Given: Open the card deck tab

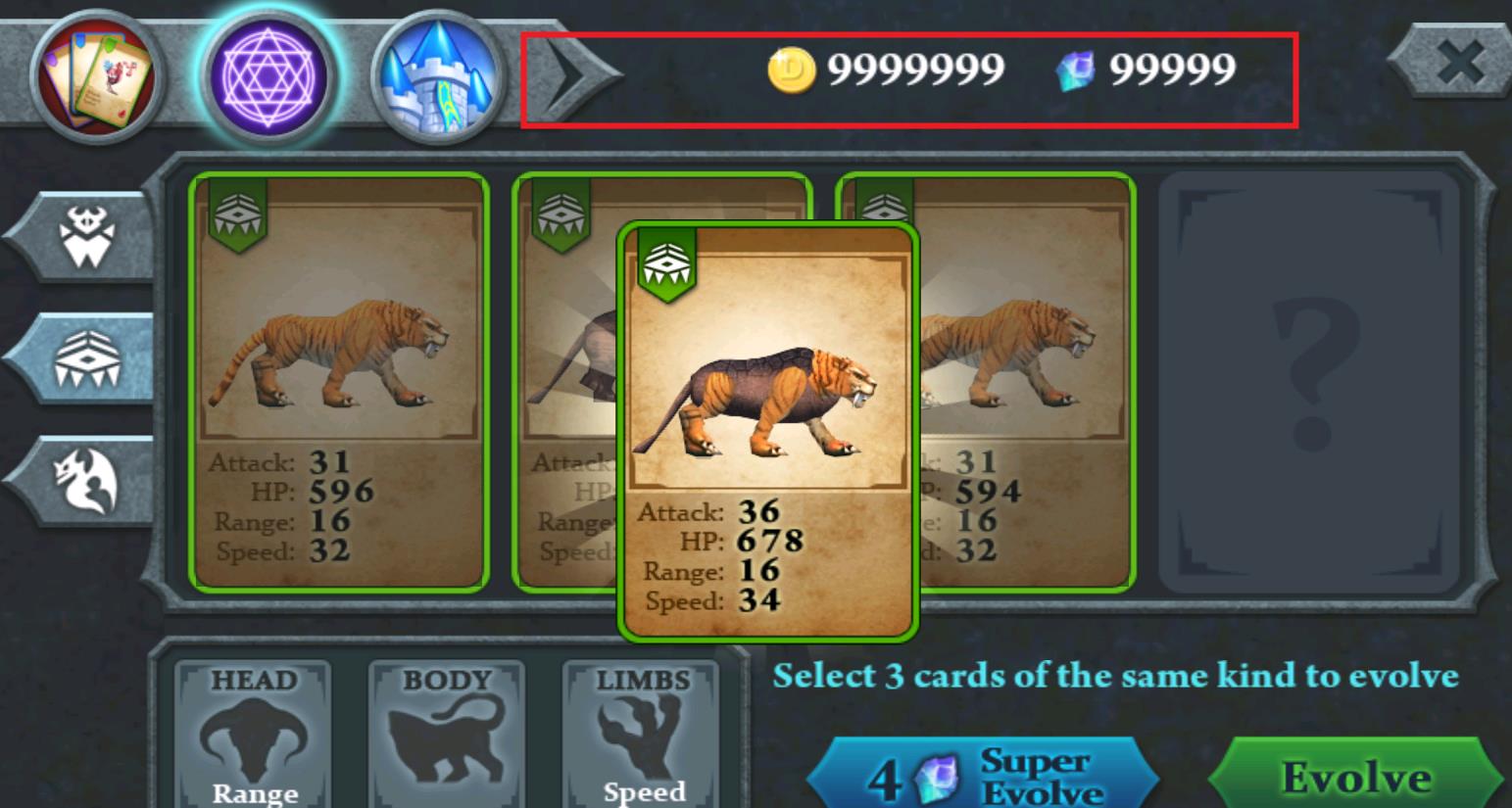Looking at the screenshot, I should [x=96, y=74].
